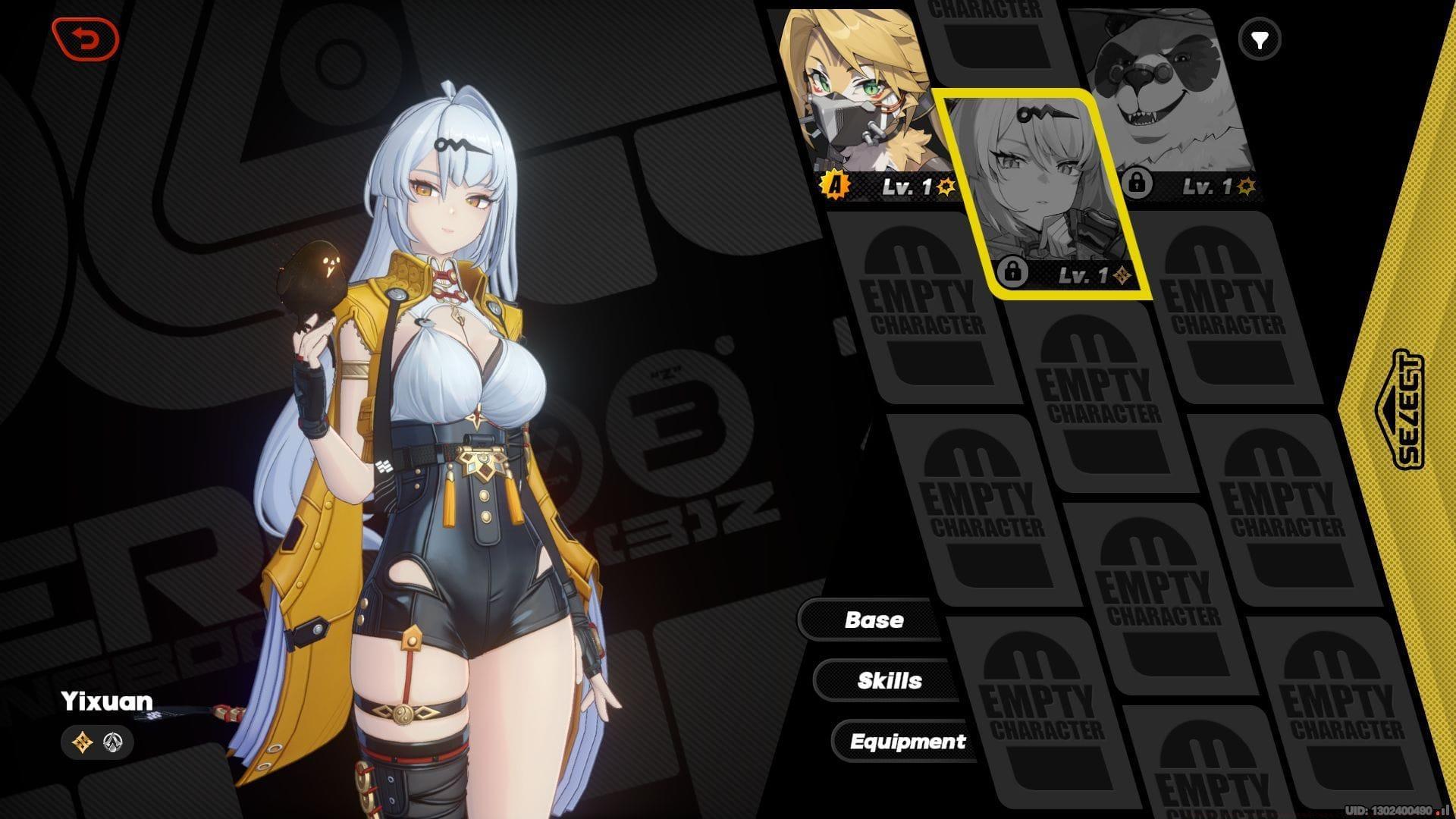1456x819 pixels.
Task: Show the Equipment tab
Action: 907,741
